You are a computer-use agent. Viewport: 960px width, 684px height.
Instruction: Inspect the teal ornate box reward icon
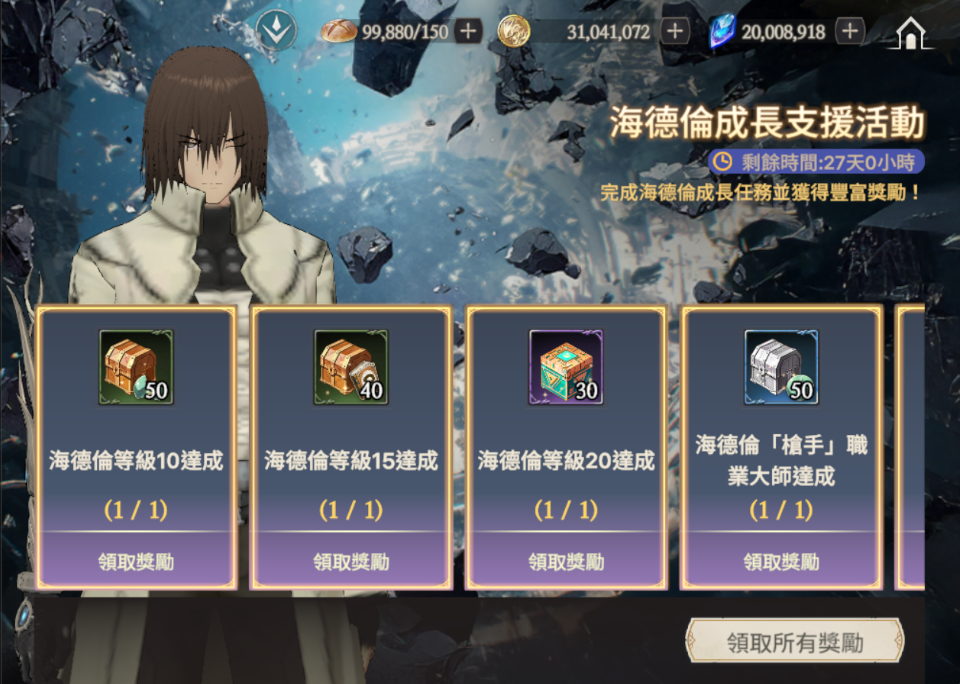coord(566,367)
